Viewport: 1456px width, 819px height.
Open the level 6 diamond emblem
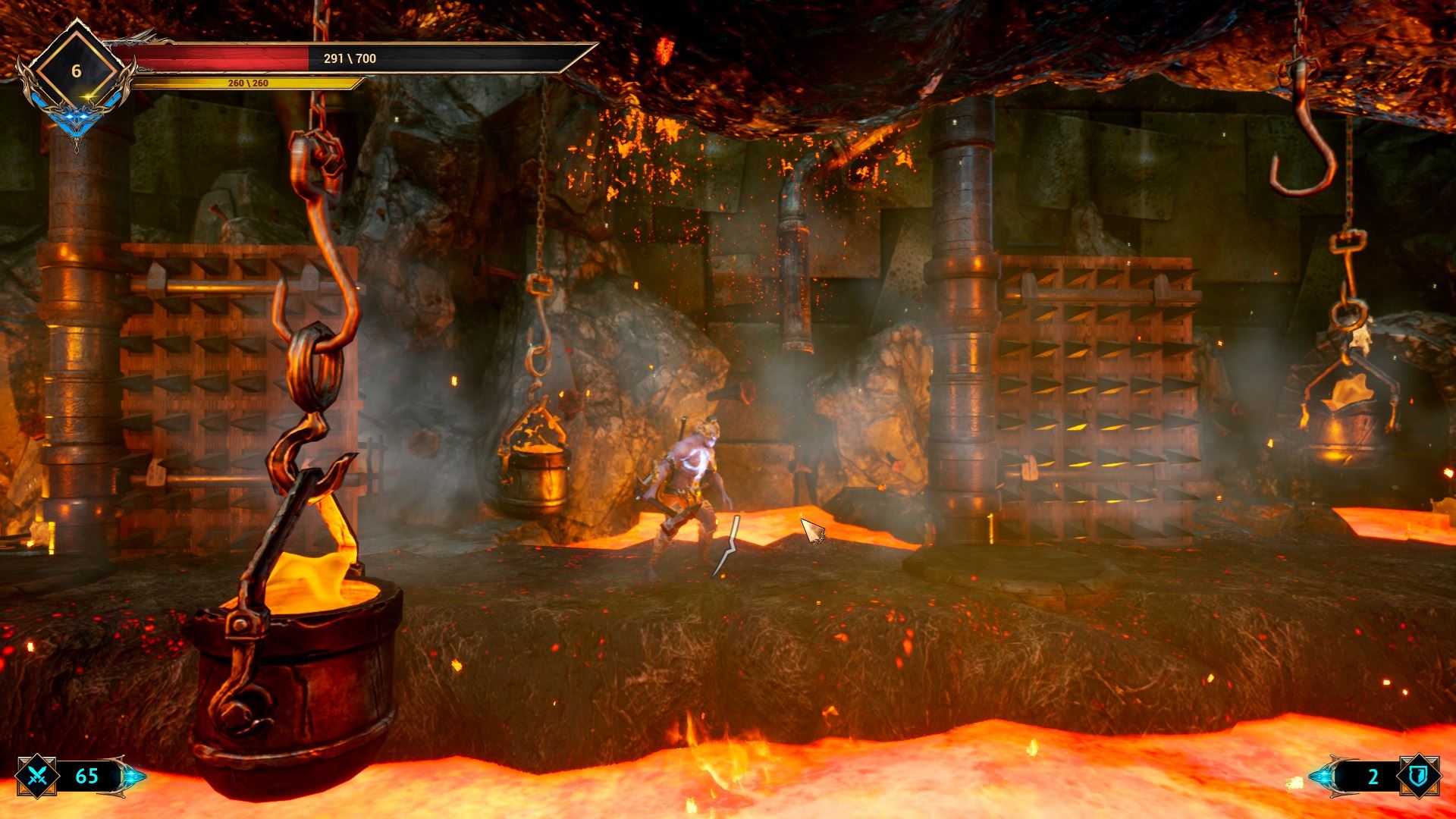76,72
